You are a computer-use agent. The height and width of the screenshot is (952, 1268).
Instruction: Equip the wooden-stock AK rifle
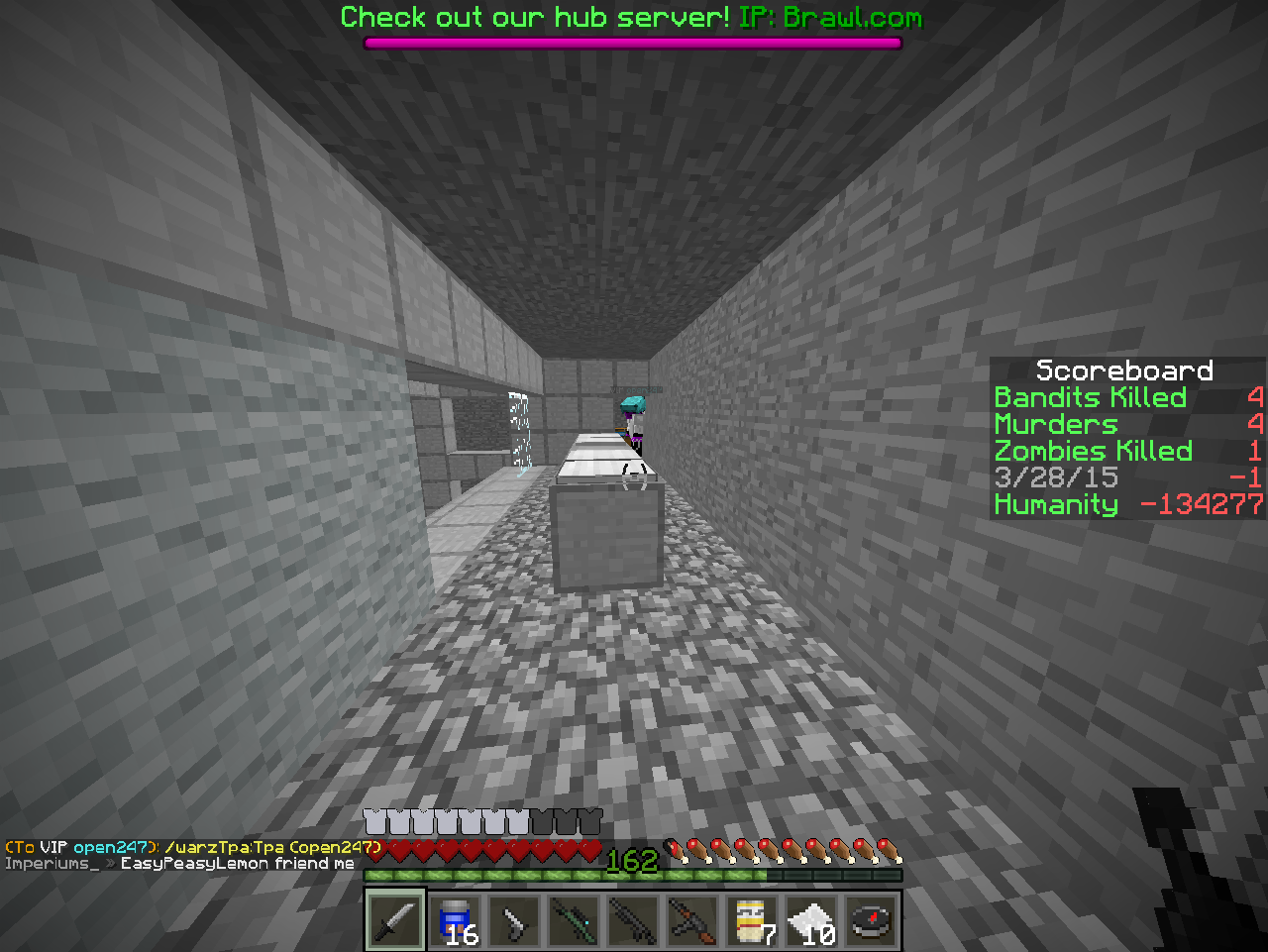click(693, 920)
